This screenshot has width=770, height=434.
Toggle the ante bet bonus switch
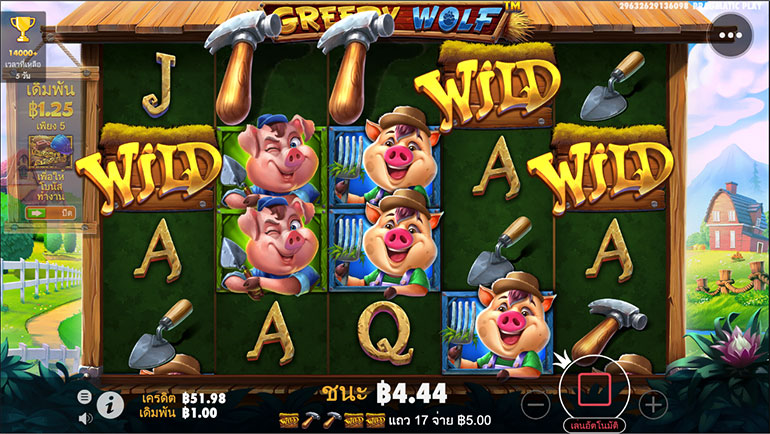tap(50, 213)
